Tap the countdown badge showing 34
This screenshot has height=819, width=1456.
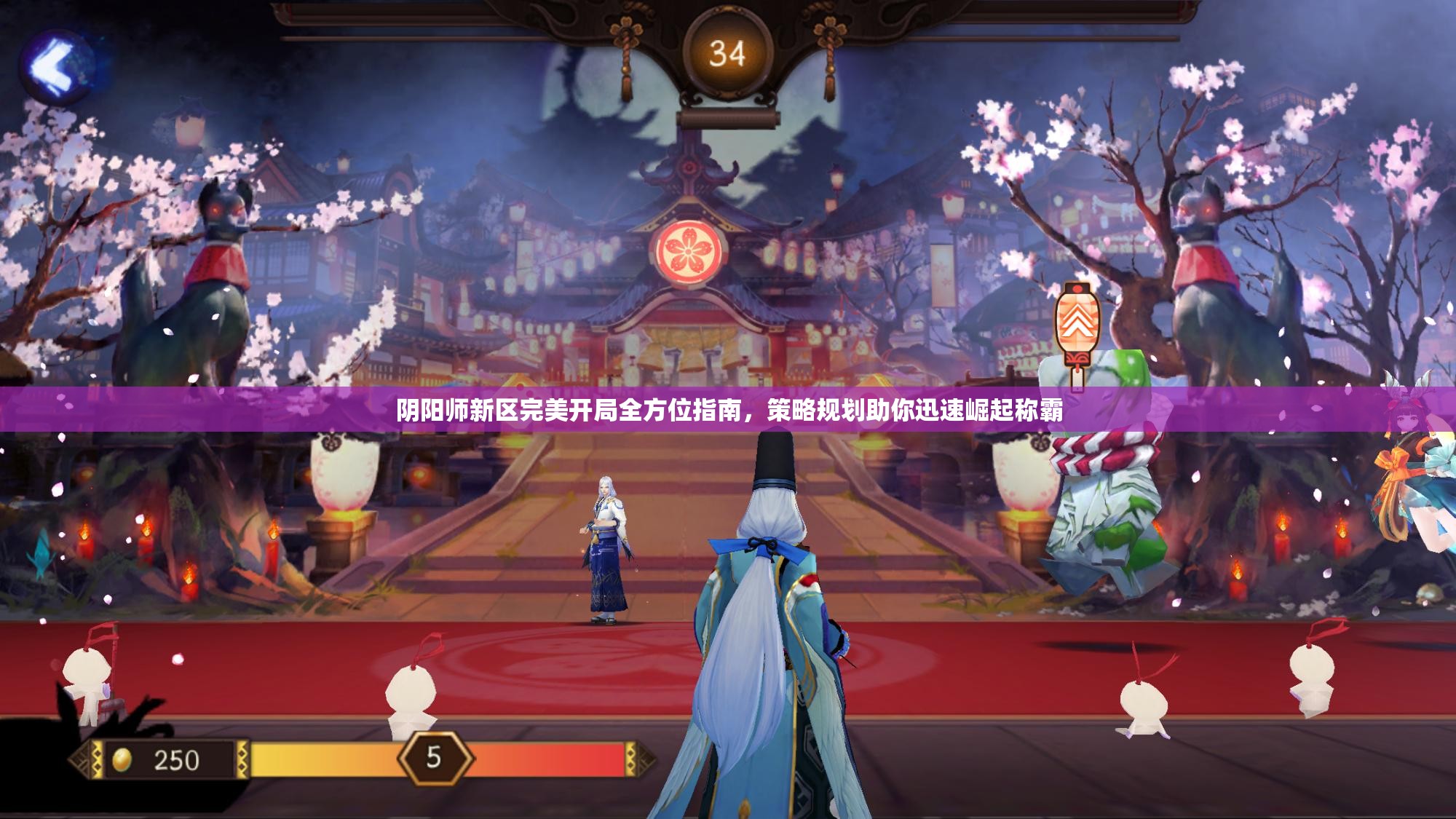728,51
